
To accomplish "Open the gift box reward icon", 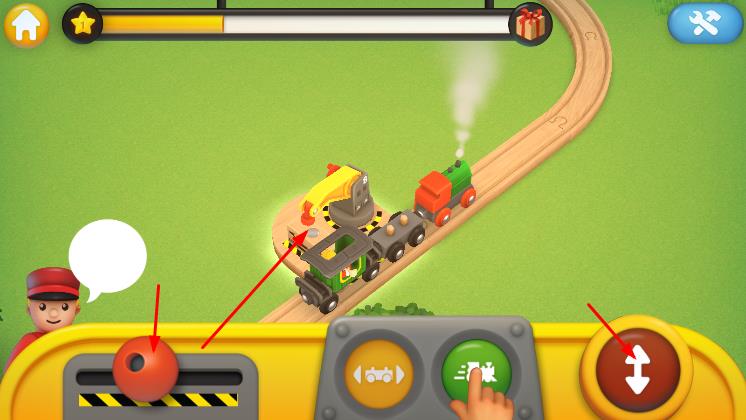I will point(530,24).
